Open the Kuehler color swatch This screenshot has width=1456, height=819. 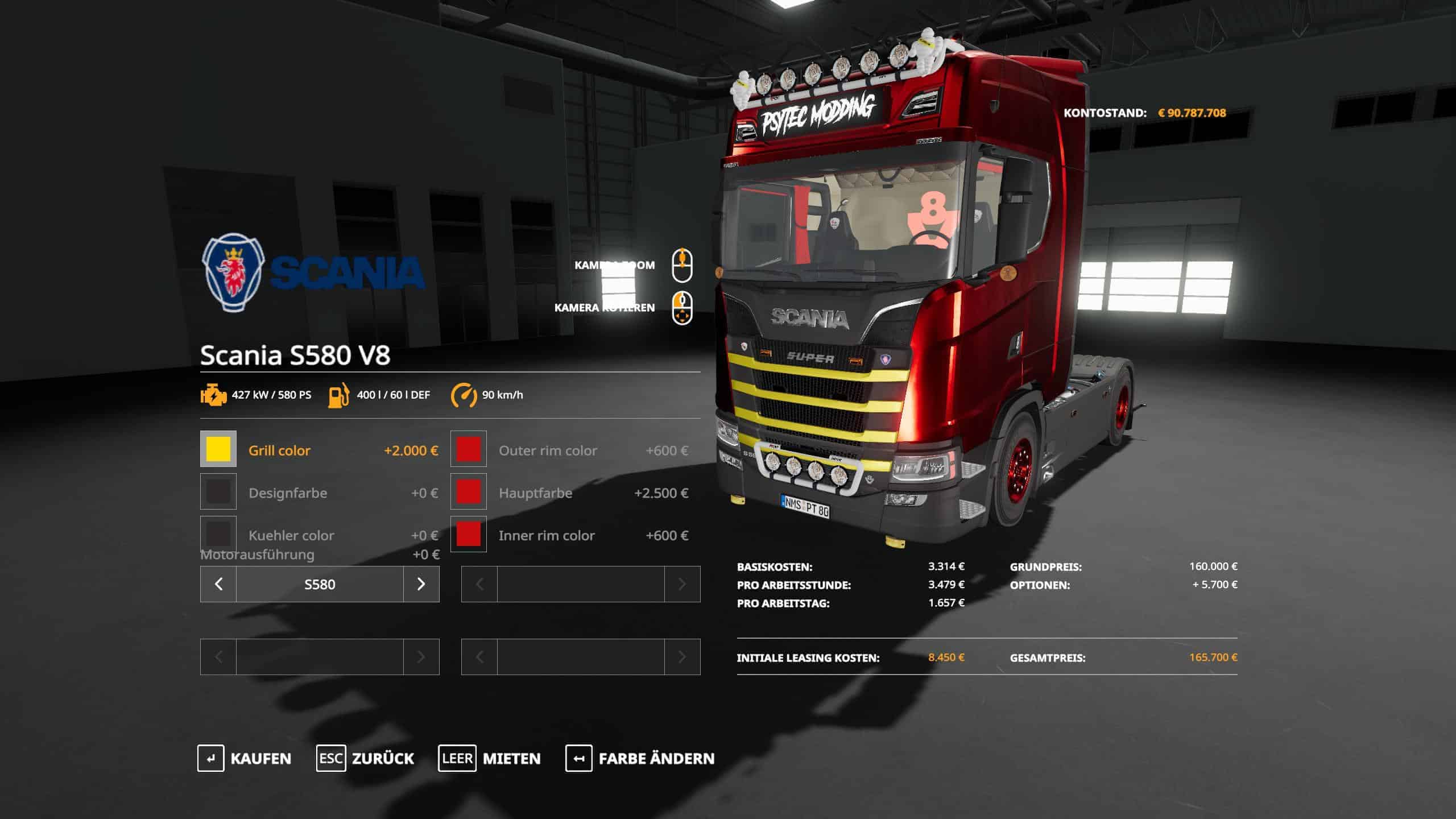218,534
